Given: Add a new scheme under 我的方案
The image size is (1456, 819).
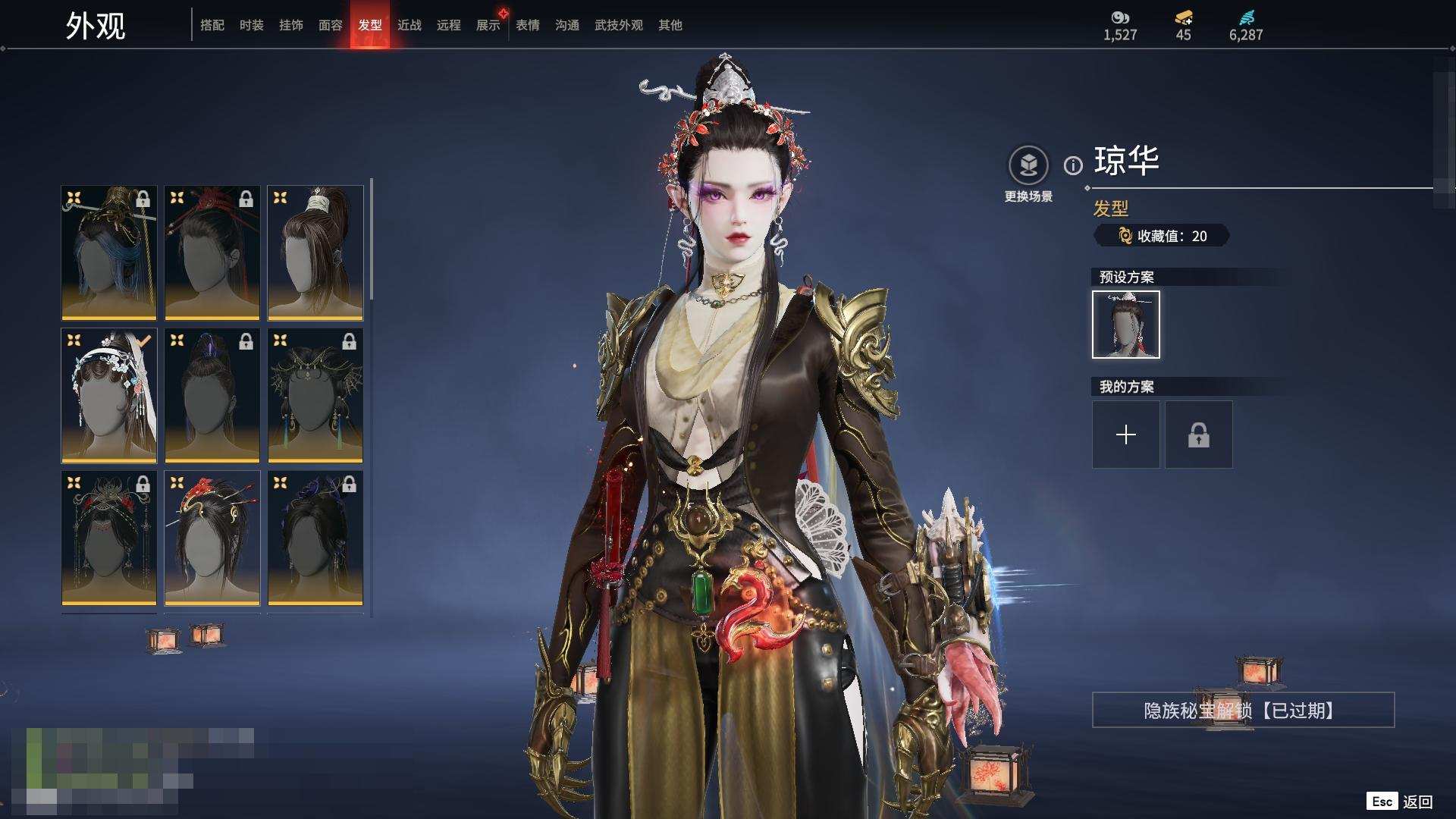Looking at the screenshot, I should (1125, 435).
